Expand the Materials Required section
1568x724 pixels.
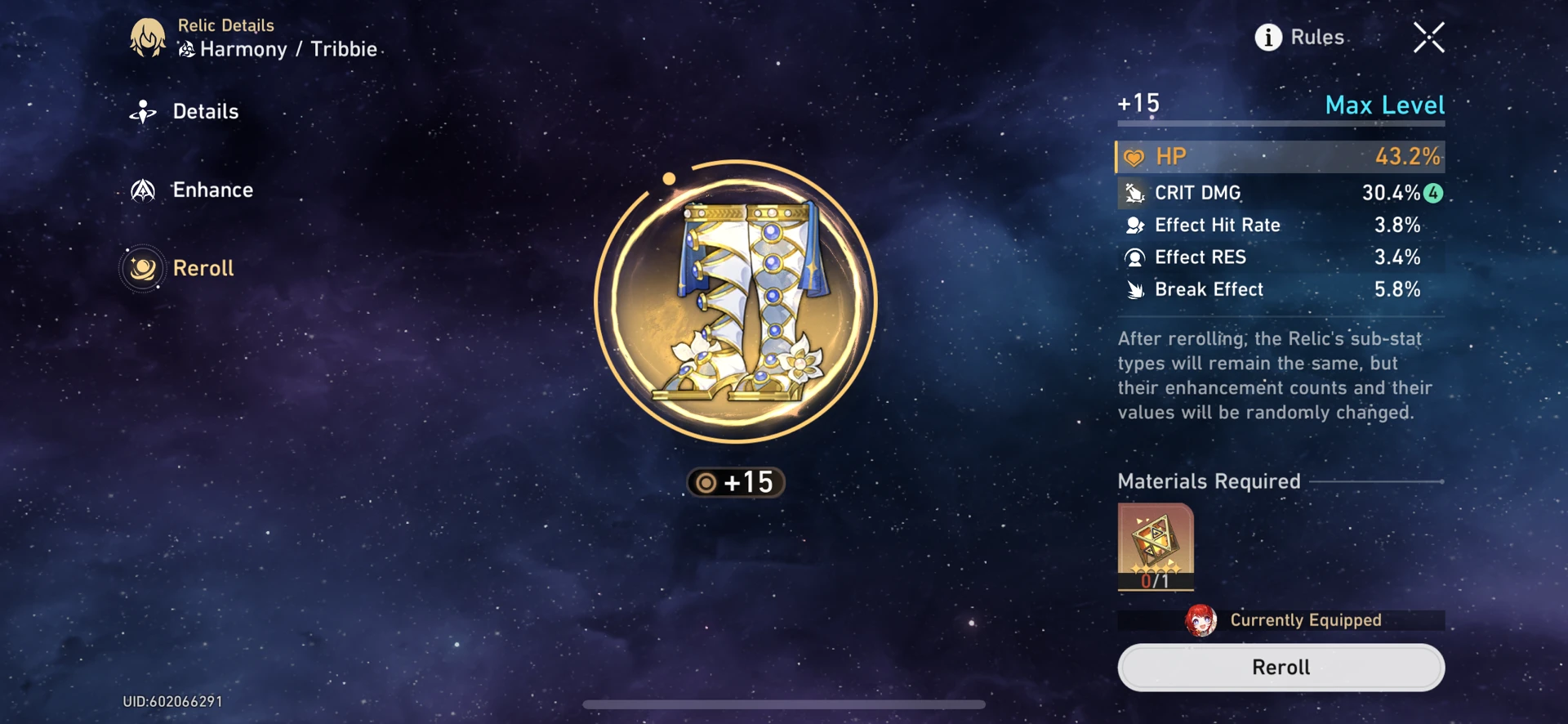click(1208, 481)
